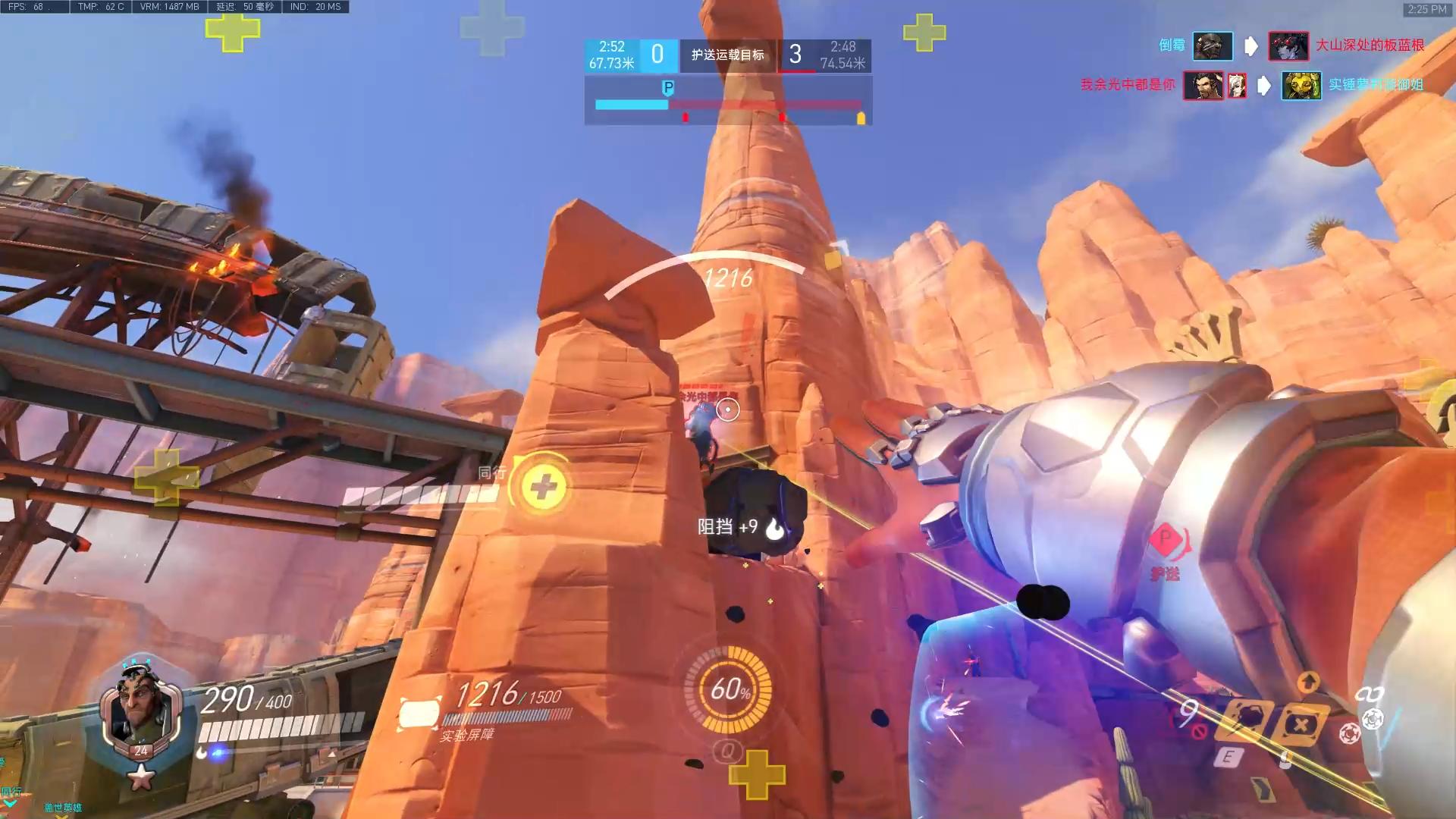Click the Hanzo portrait in kill feed
The height and width of the screenshot is (819, 1456).
coord(1203,85)
